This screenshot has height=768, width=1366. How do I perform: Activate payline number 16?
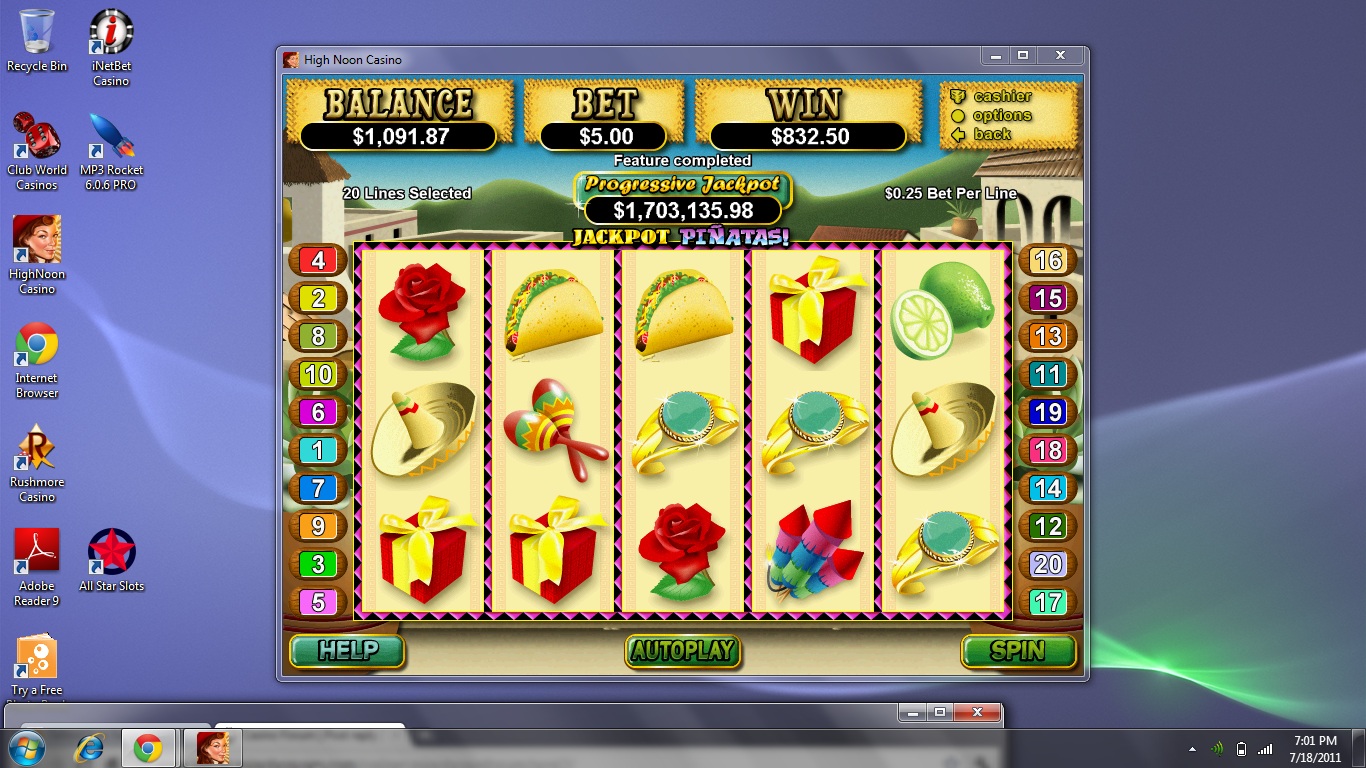(x=1047, y=261)
